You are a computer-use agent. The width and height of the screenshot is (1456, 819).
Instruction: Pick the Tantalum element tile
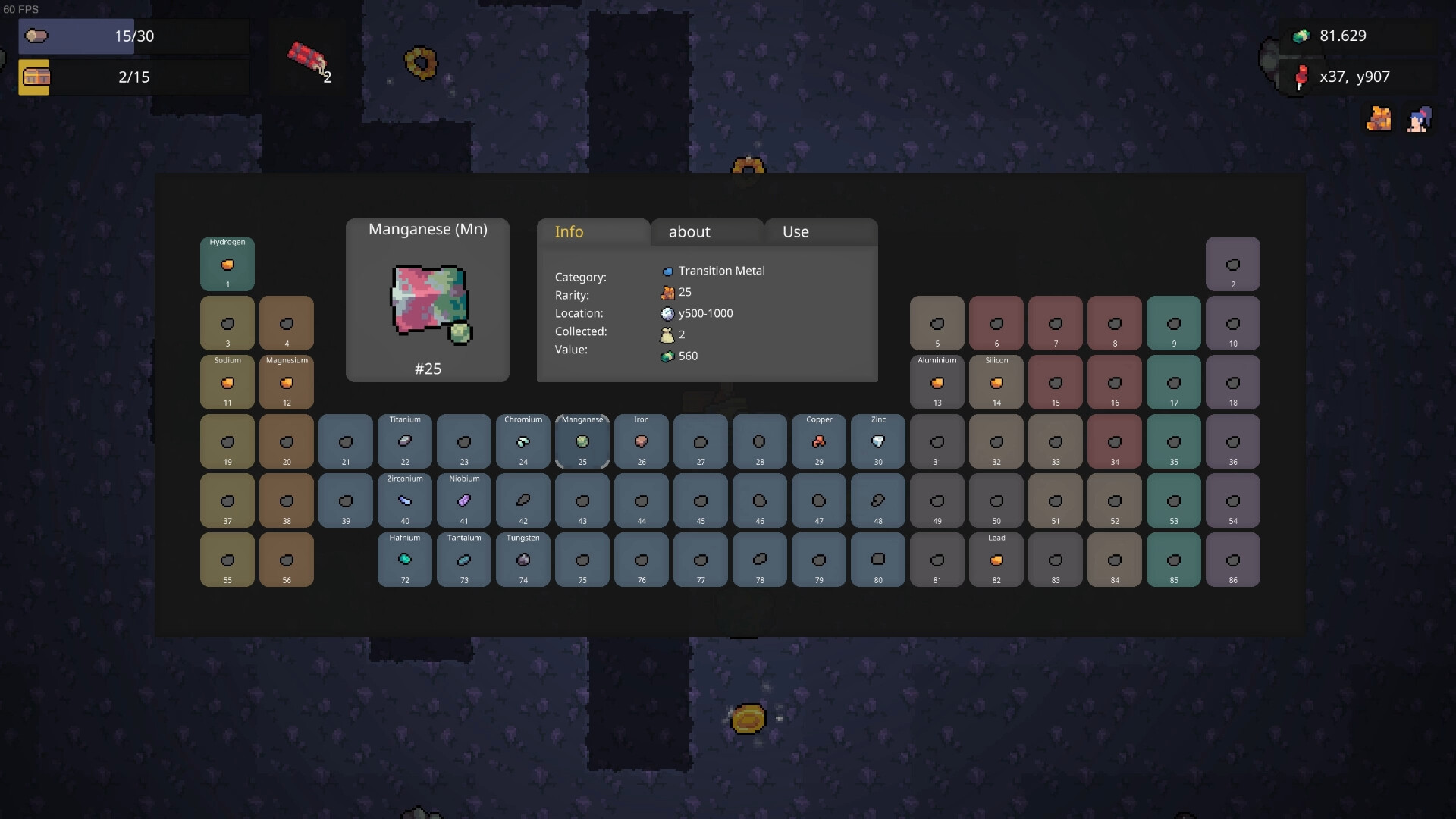(464, 560)
